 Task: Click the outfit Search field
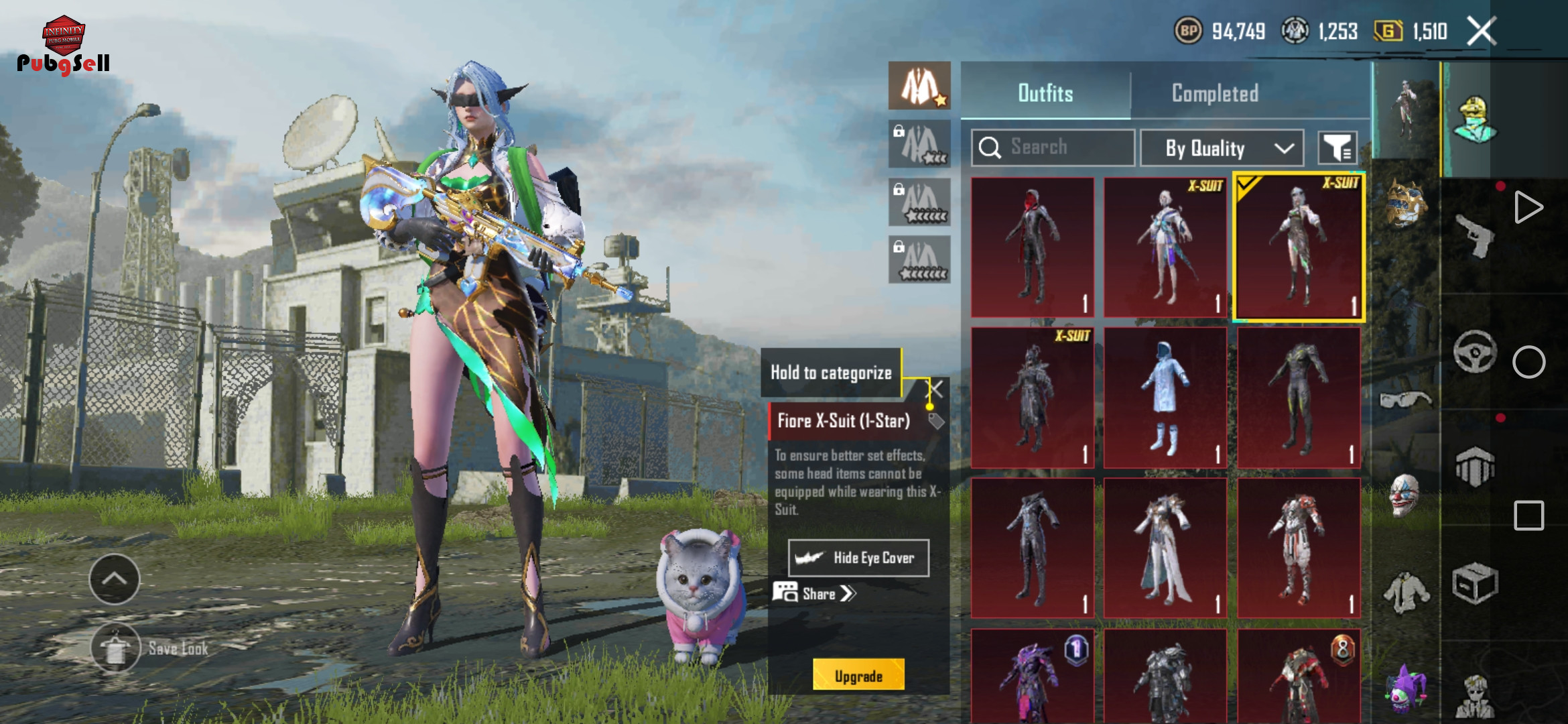[x=1052, y=147]
